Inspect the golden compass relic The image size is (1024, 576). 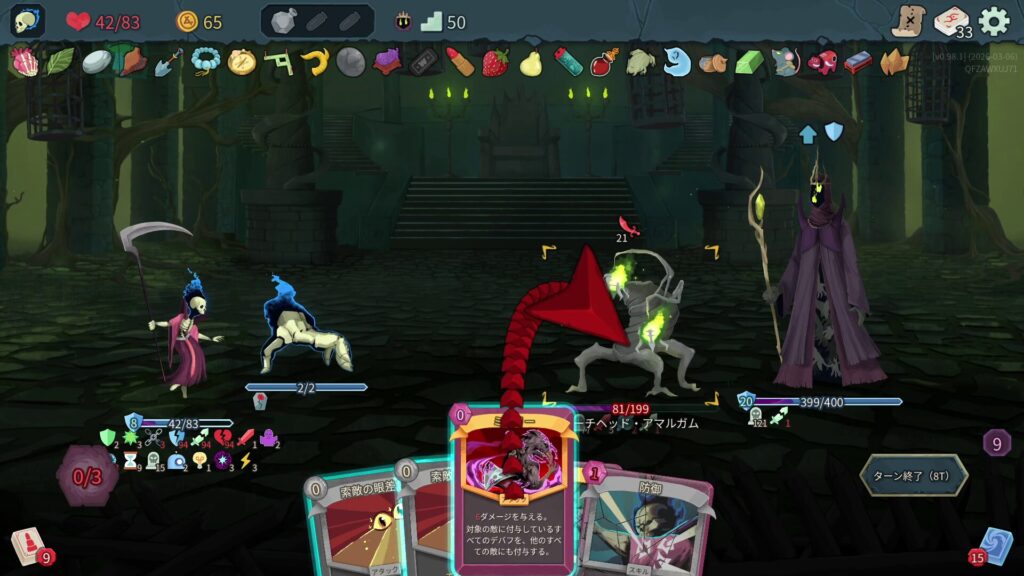tap(242, 62)
